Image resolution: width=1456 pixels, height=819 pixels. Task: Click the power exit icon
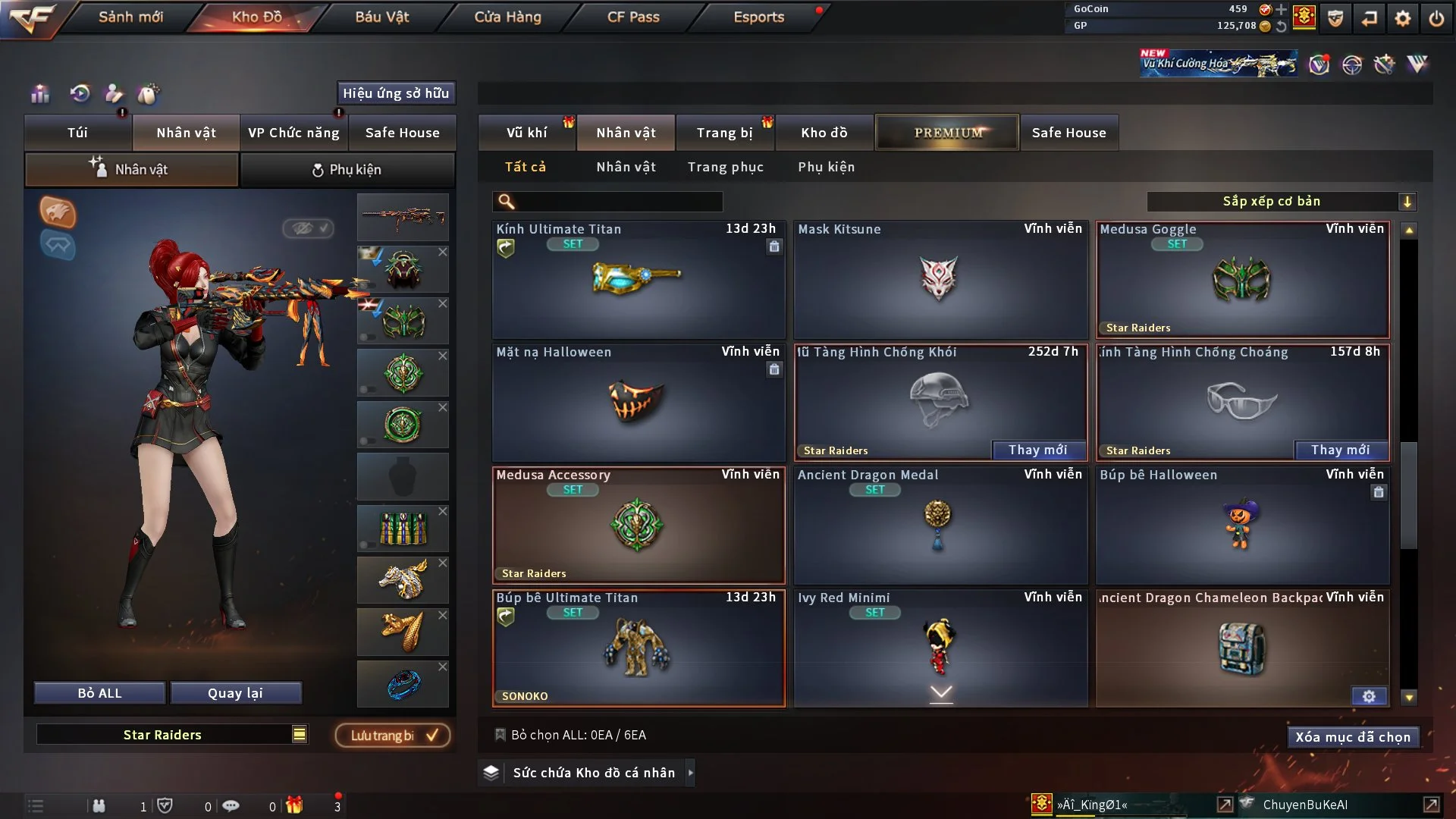[1436, 18]
